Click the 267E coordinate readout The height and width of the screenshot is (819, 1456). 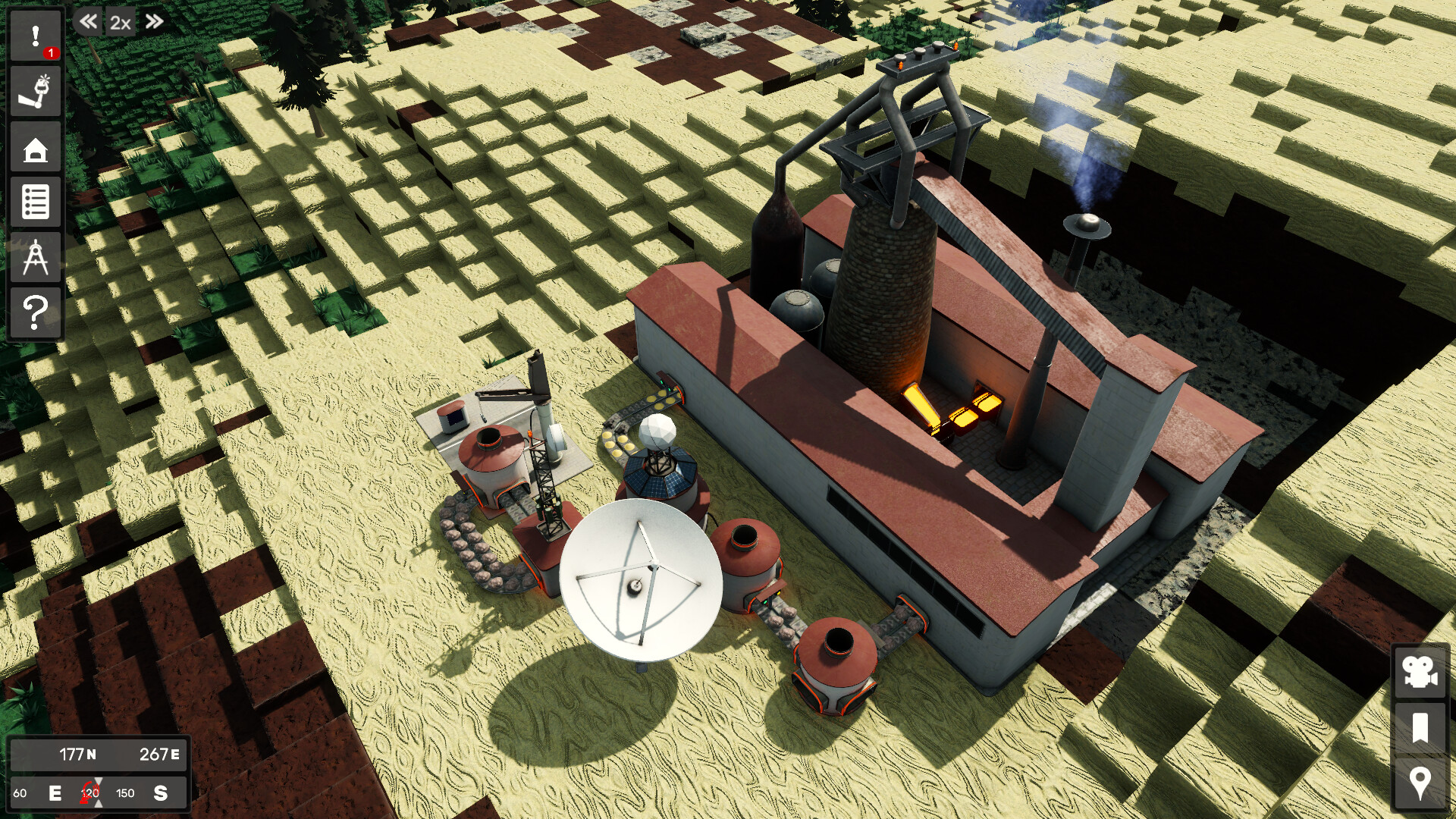[159, 754]
